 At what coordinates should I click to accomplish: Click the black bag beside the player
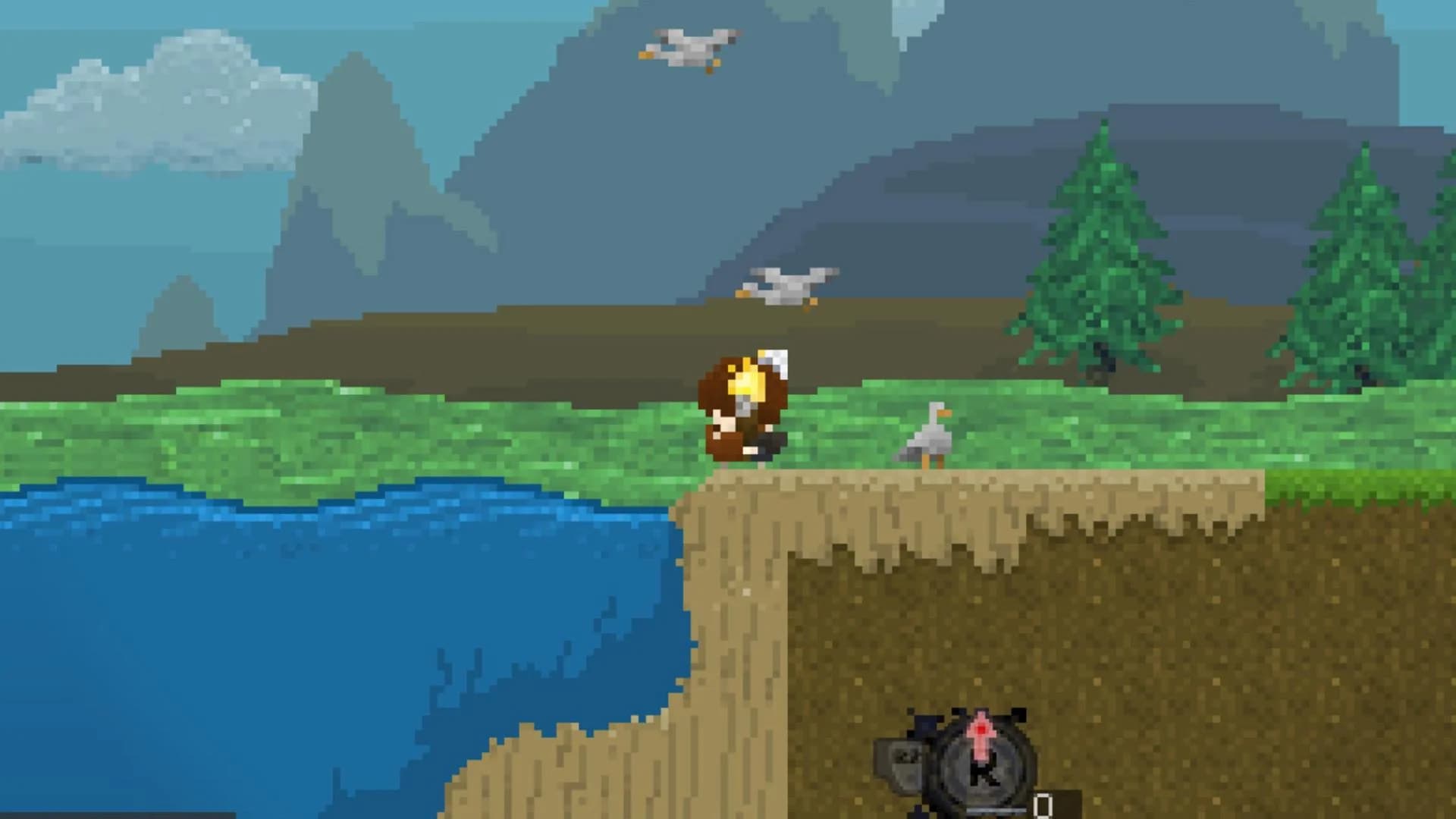click(x=770, y=444)
